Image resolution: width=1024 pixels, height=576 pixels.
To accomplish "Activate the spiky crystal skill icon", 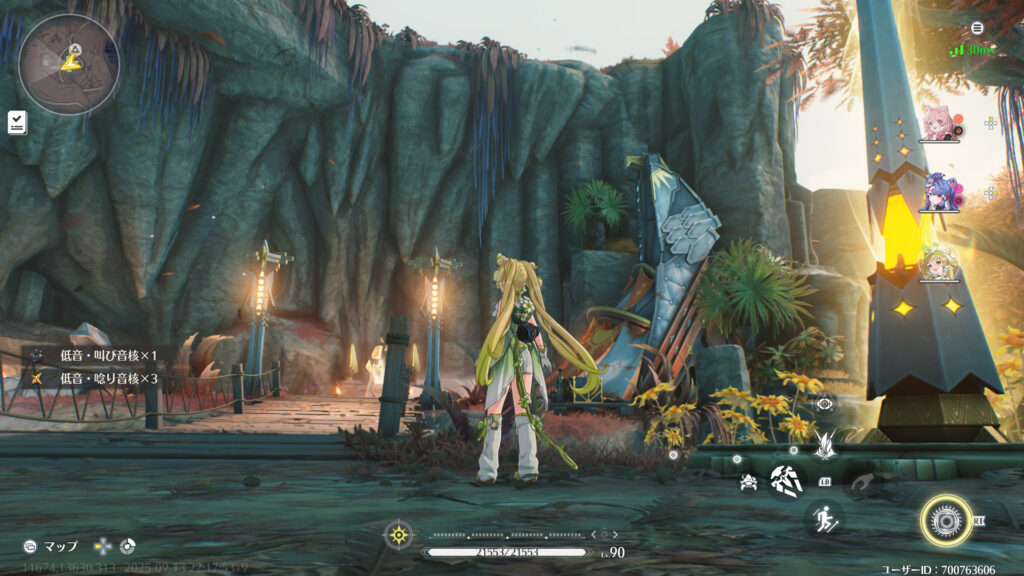I will [x=825, y=445].
